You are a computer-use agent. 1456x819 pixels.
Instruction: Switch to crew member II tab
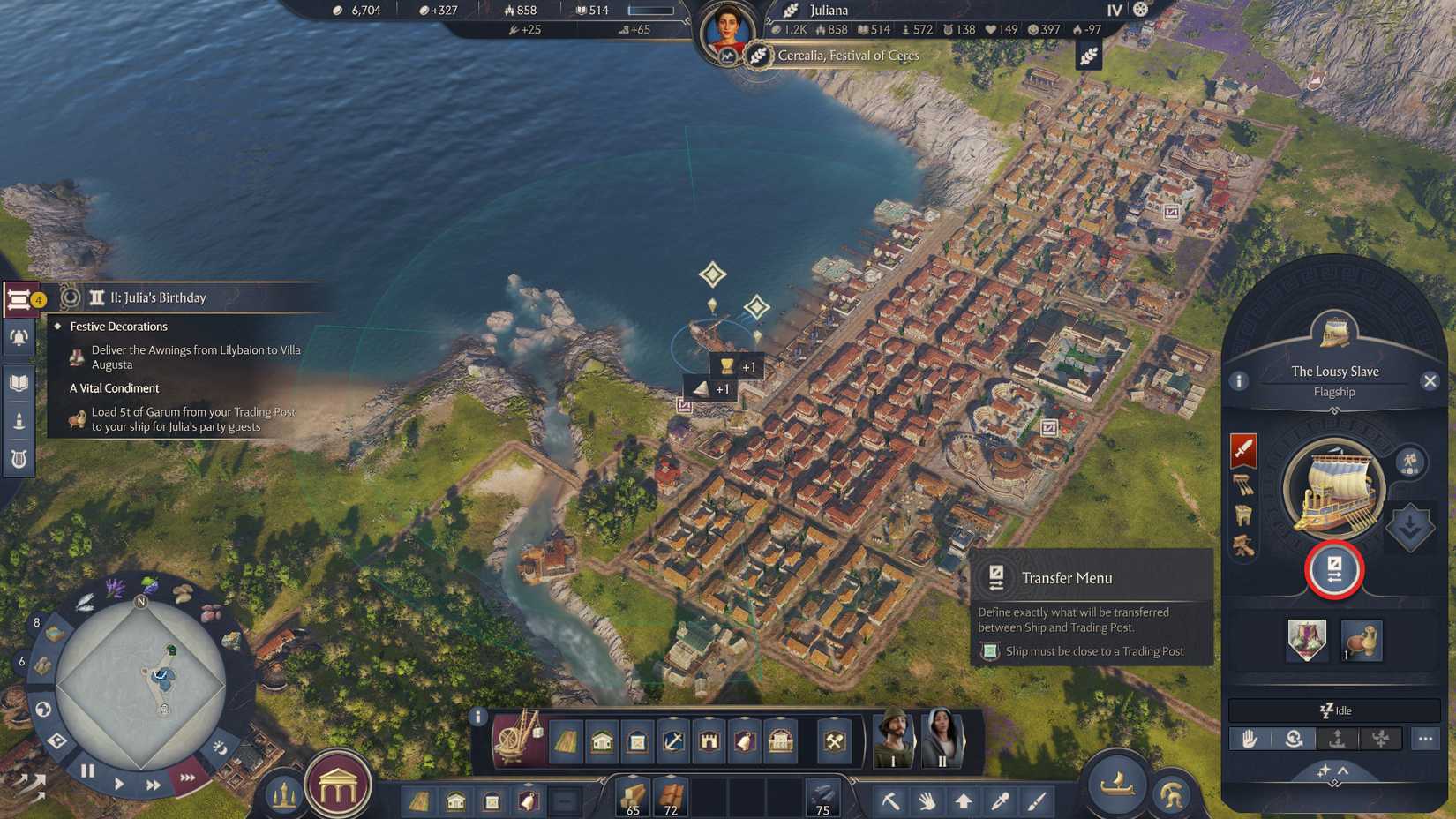point(942,737)
